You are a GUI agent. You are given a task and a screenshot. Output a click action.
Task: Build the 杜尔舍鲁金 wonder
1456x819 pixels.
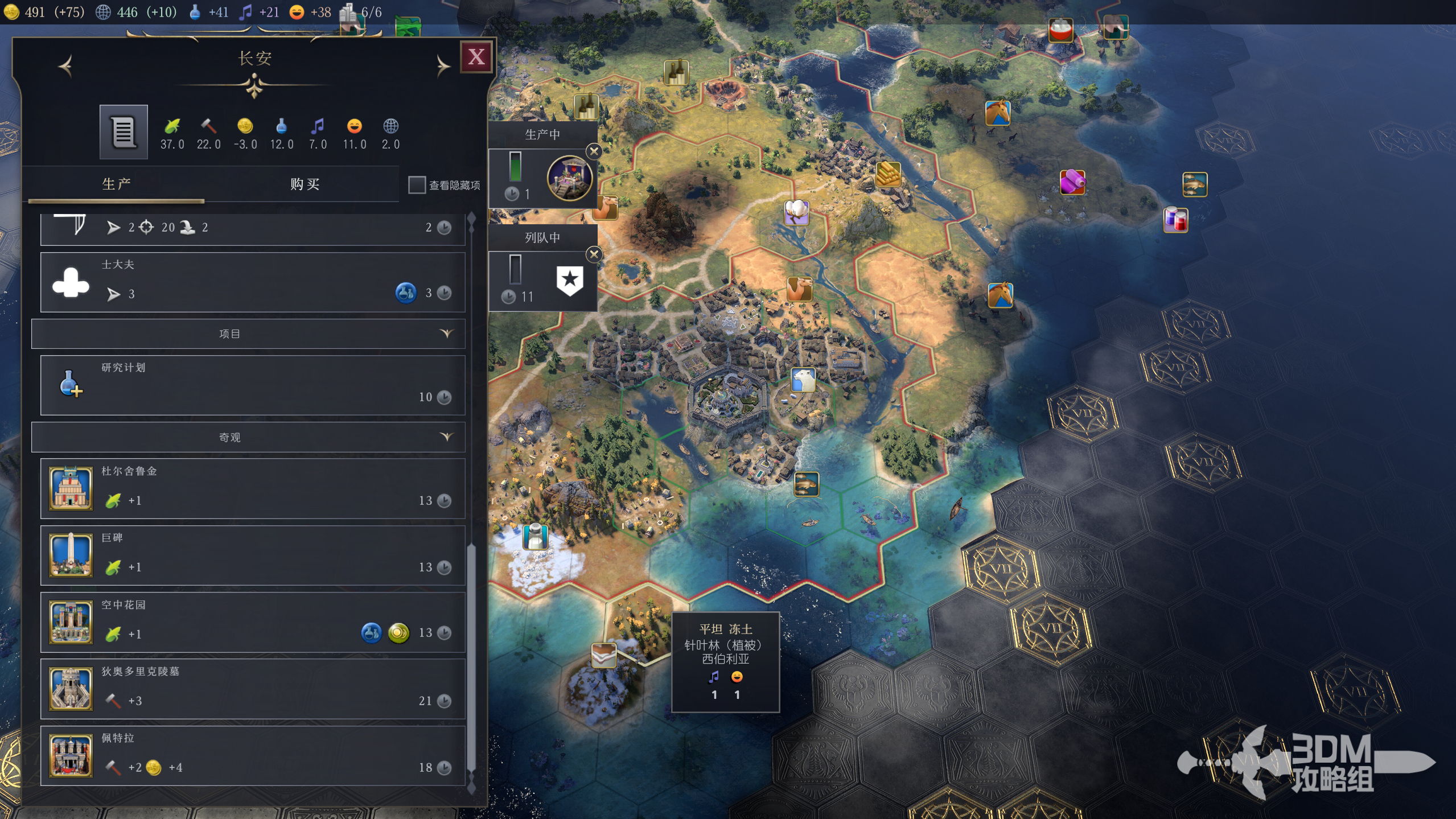click(252, 488)
